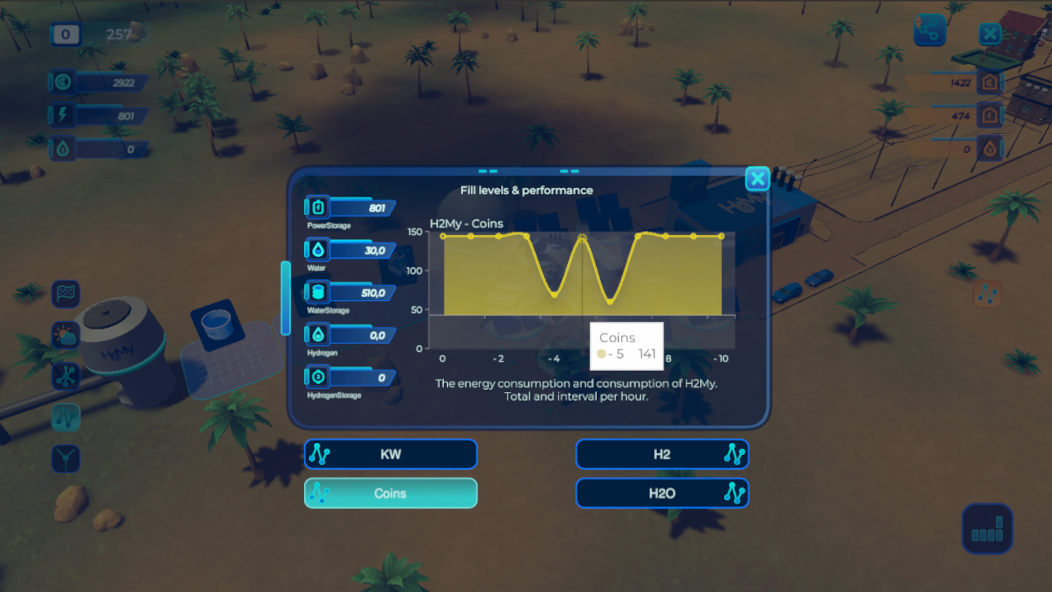Select the house lightning icon

click(x=991, y=116)
